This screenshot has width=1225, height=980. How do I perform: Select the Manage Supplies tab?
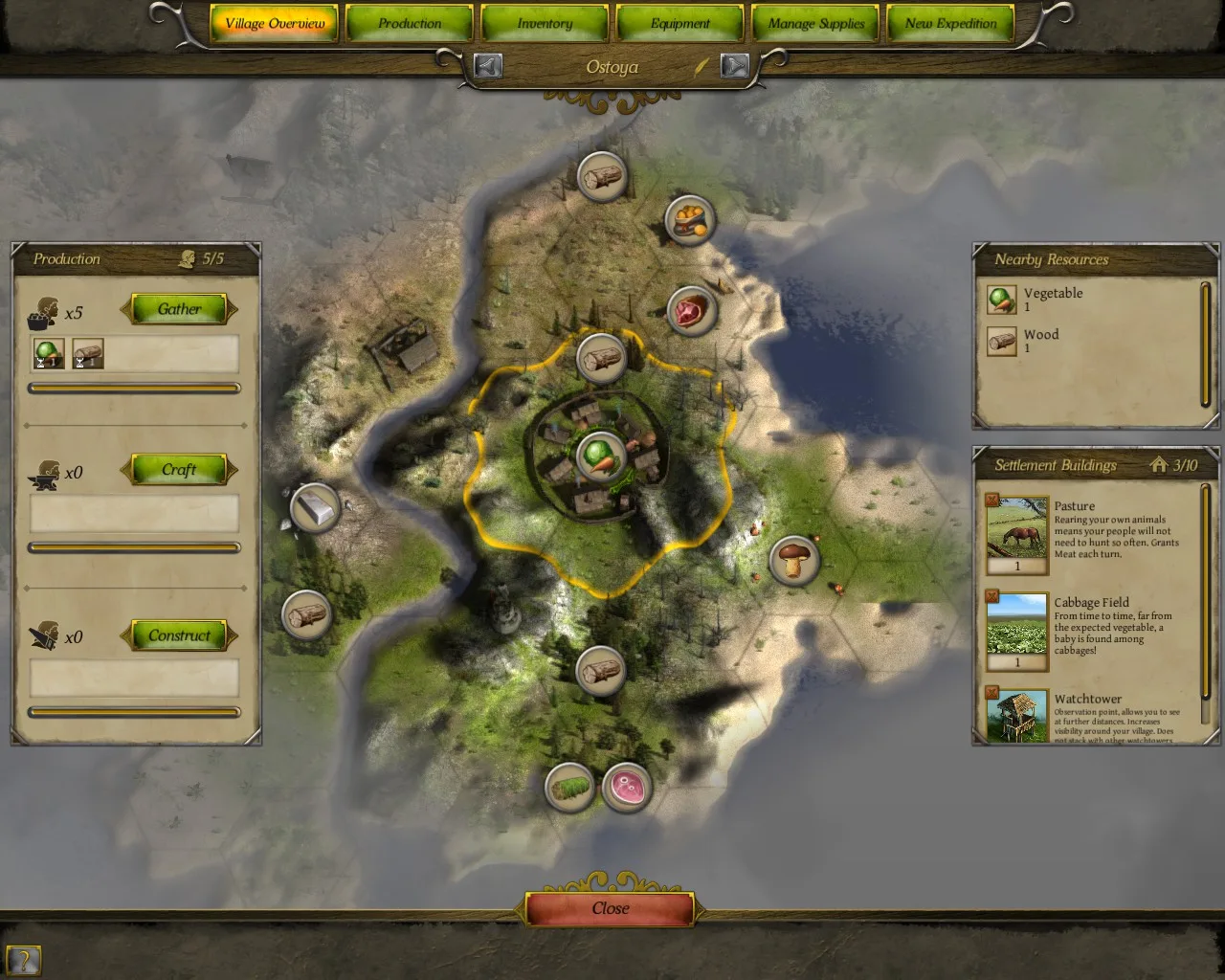[815, 24]
